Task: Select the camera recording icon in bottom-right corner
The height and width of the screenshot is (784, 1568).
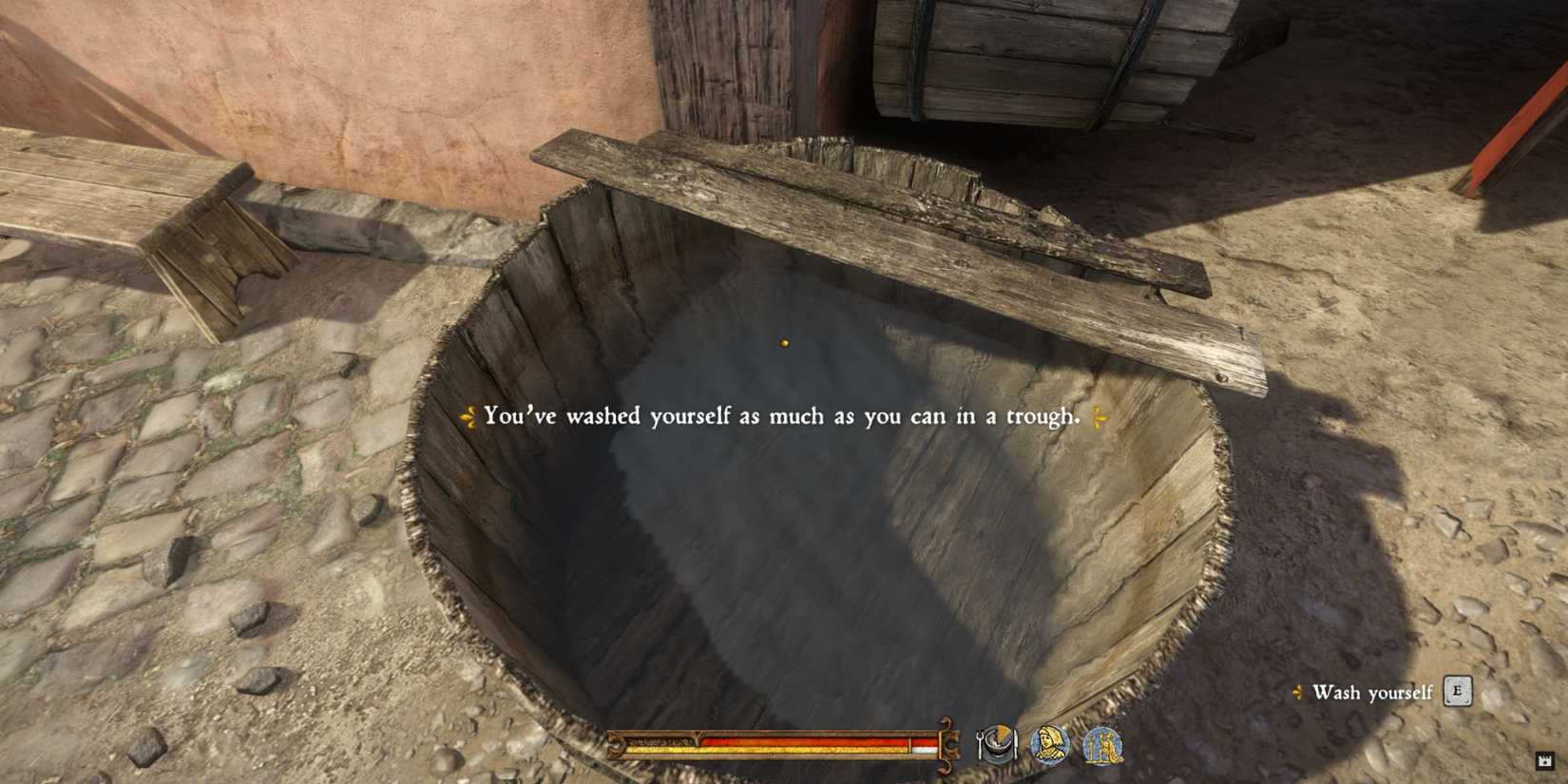Action: [1544, 761]
